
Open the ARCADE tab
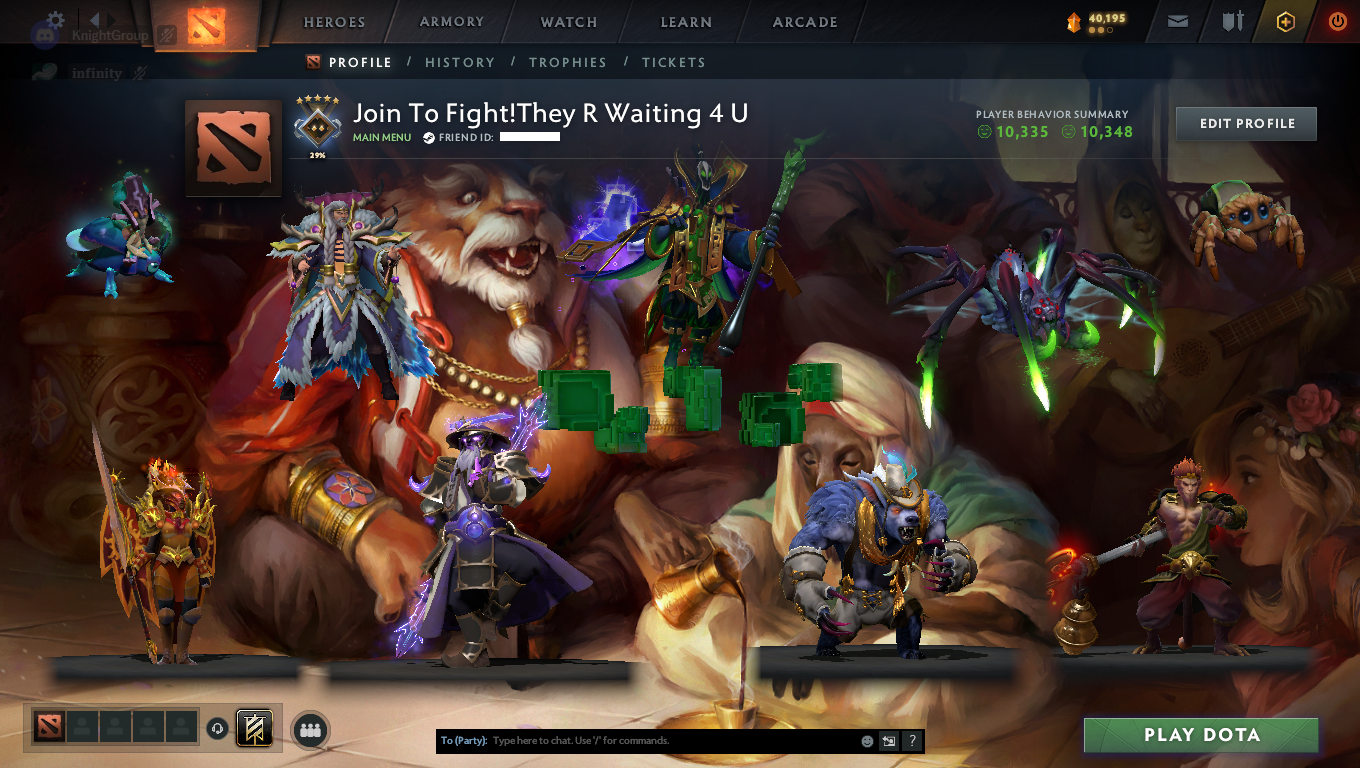pos(804,21)
